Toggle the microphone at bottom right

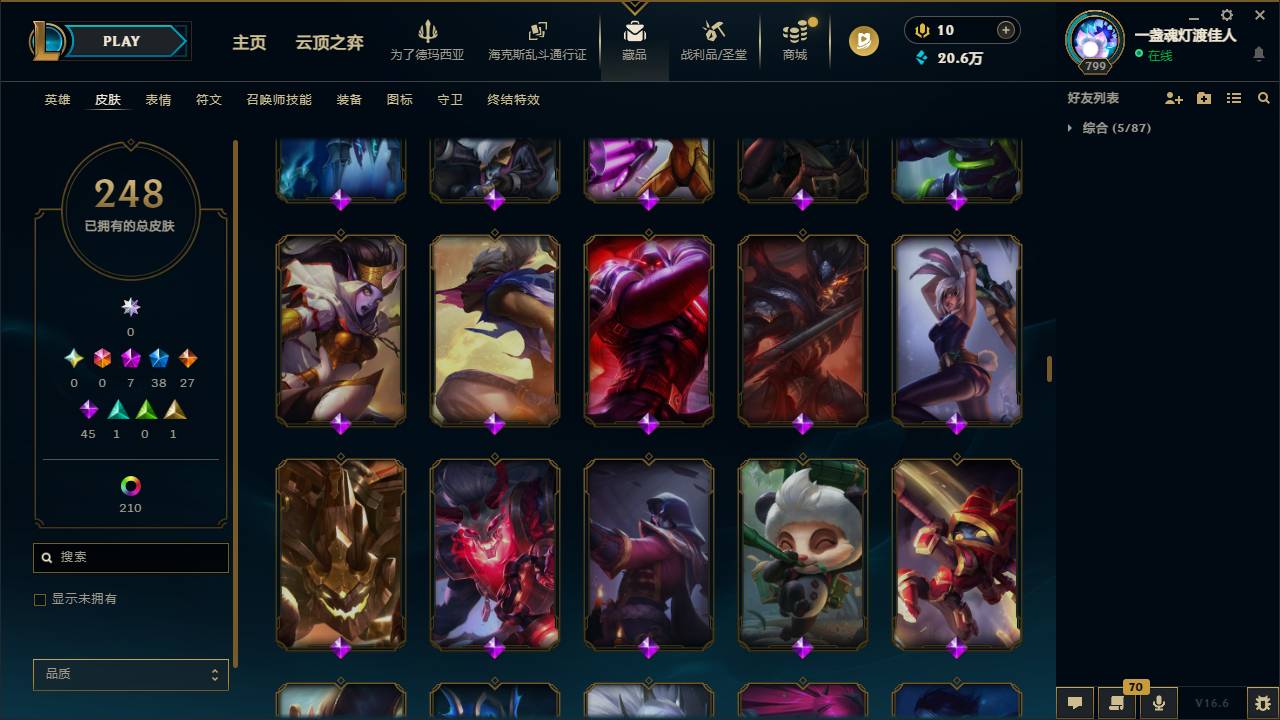tap(1158, 702)
